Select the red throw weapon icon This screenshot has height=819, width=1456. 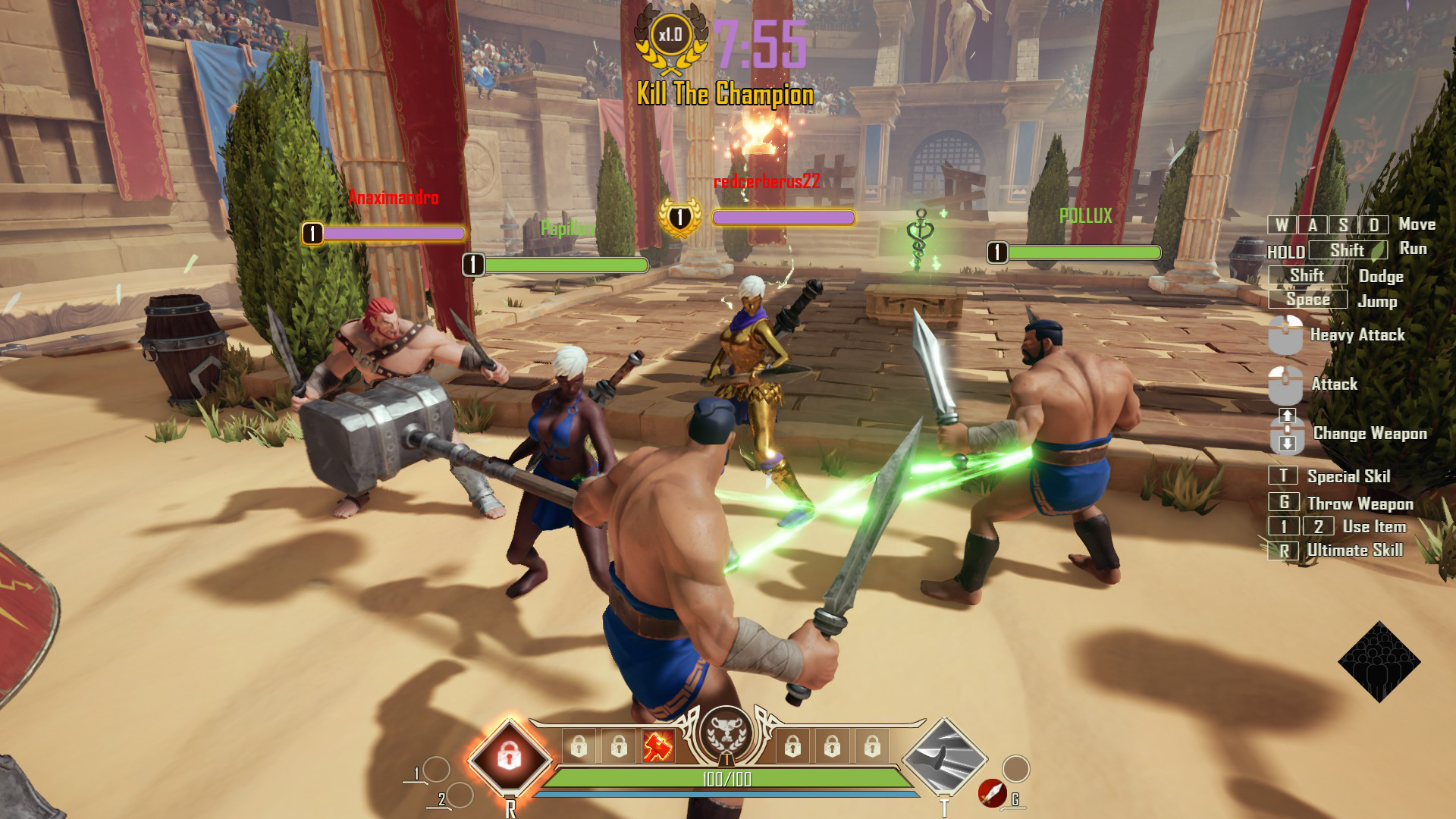click(x=992, y=793)
